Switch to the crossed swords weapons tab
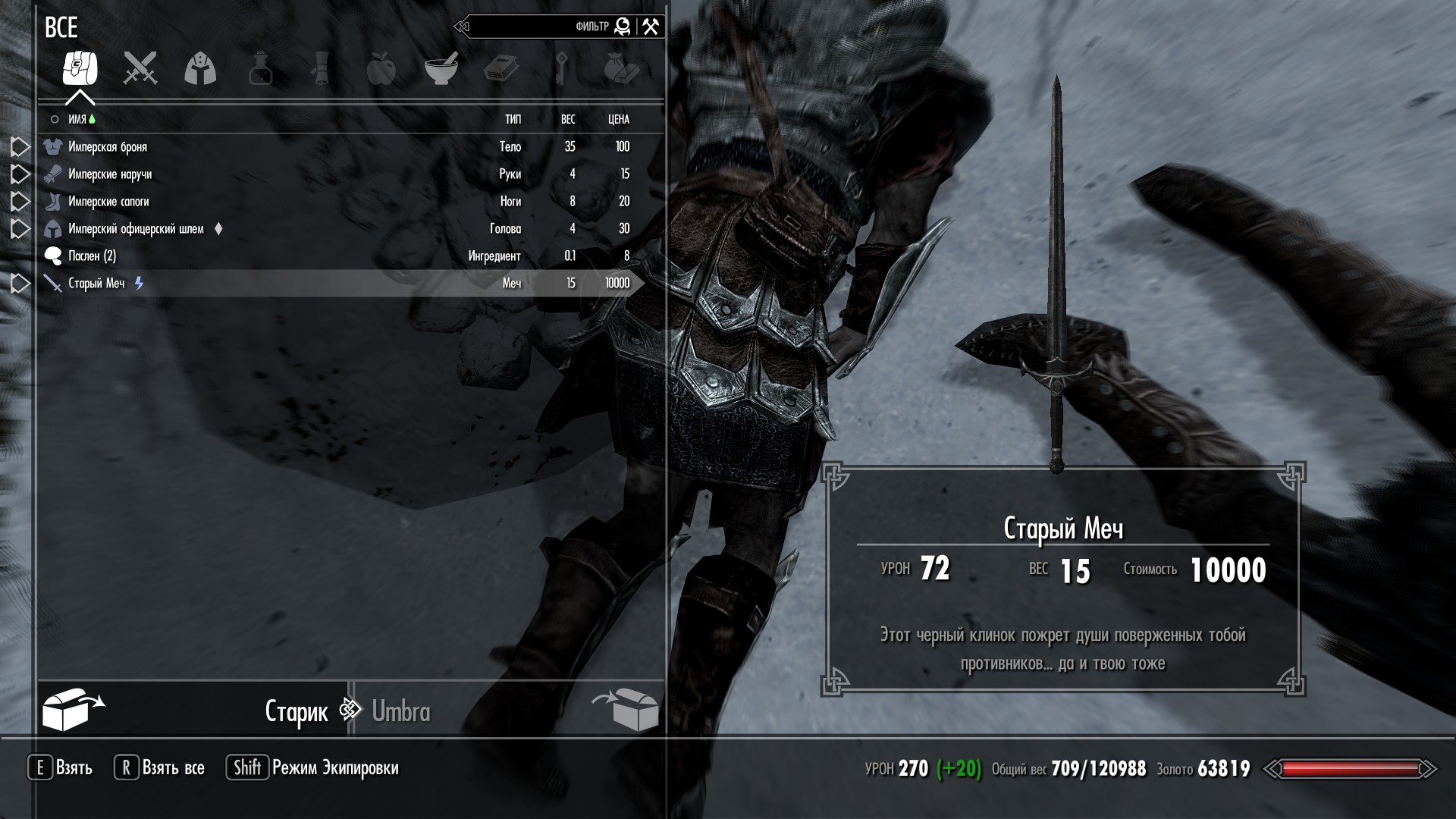 pos(140,69)
